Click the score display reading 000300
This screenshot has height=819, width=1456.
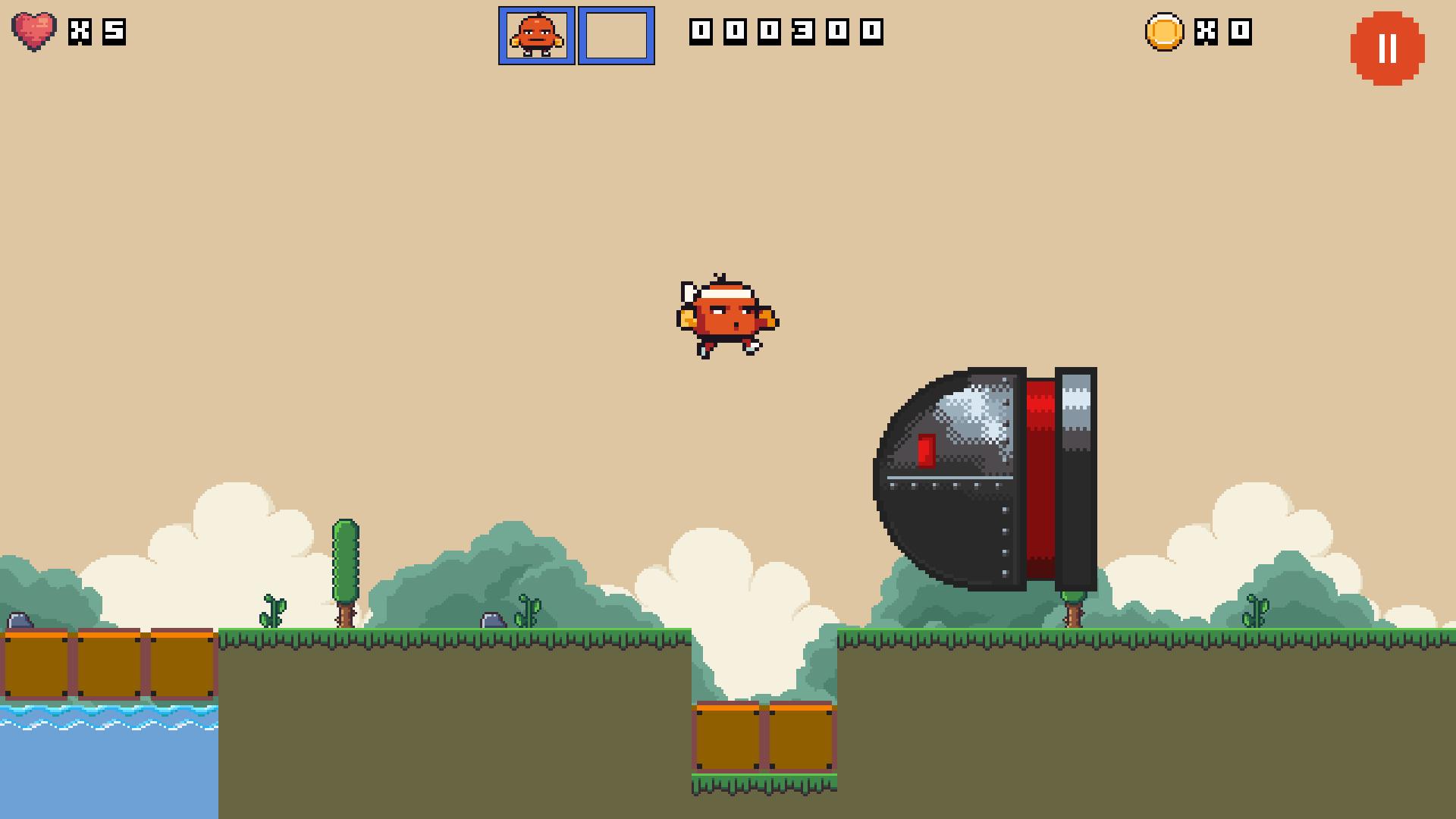click(x=785, y=32)
